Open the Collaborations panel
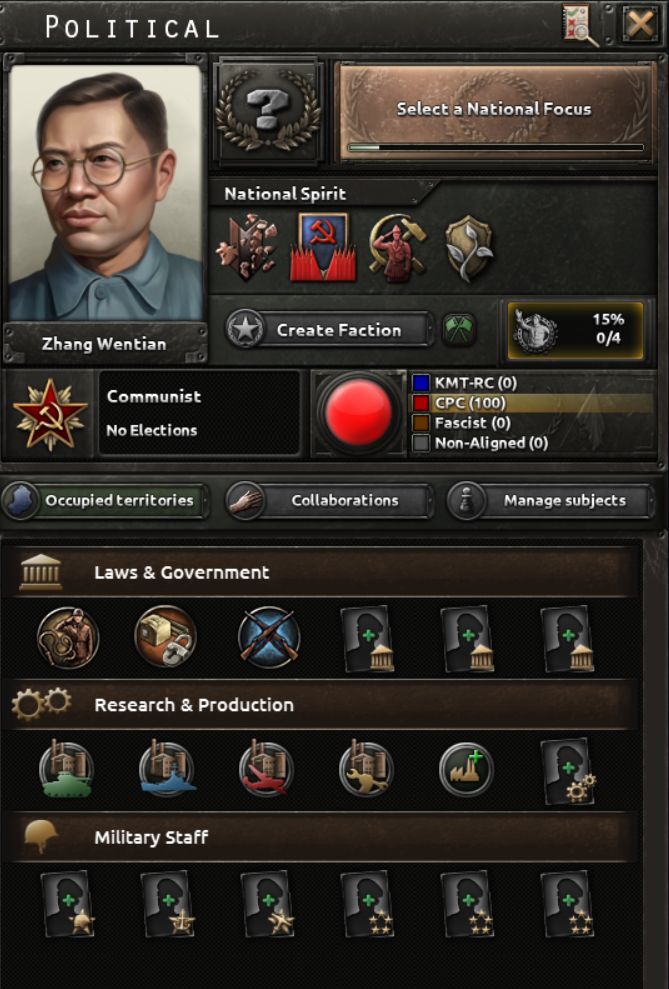Screen dimensions: 669x989 pyautogui.click(x=330, y=501)
